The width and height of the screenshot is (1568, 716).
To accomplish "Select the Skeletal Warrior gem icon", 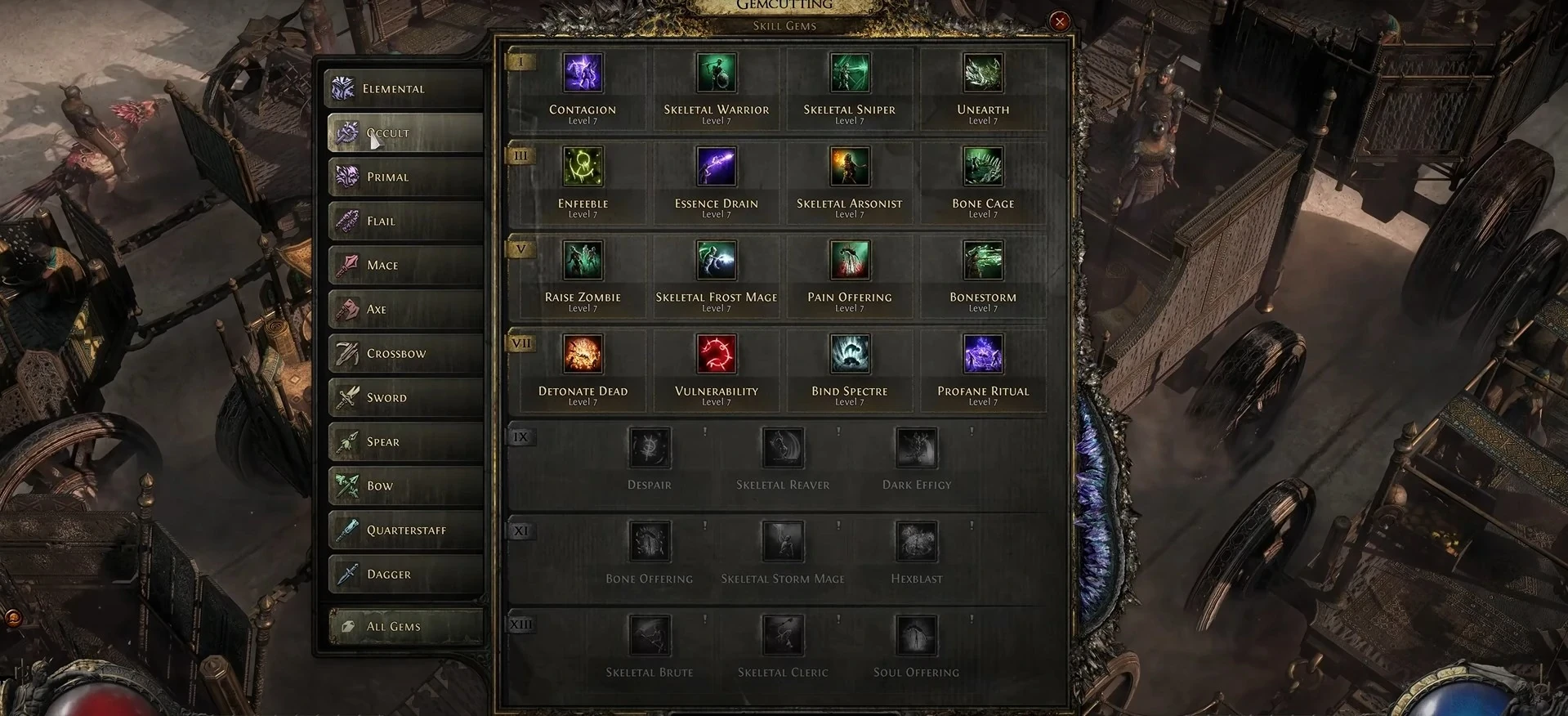I will (716, 73).
